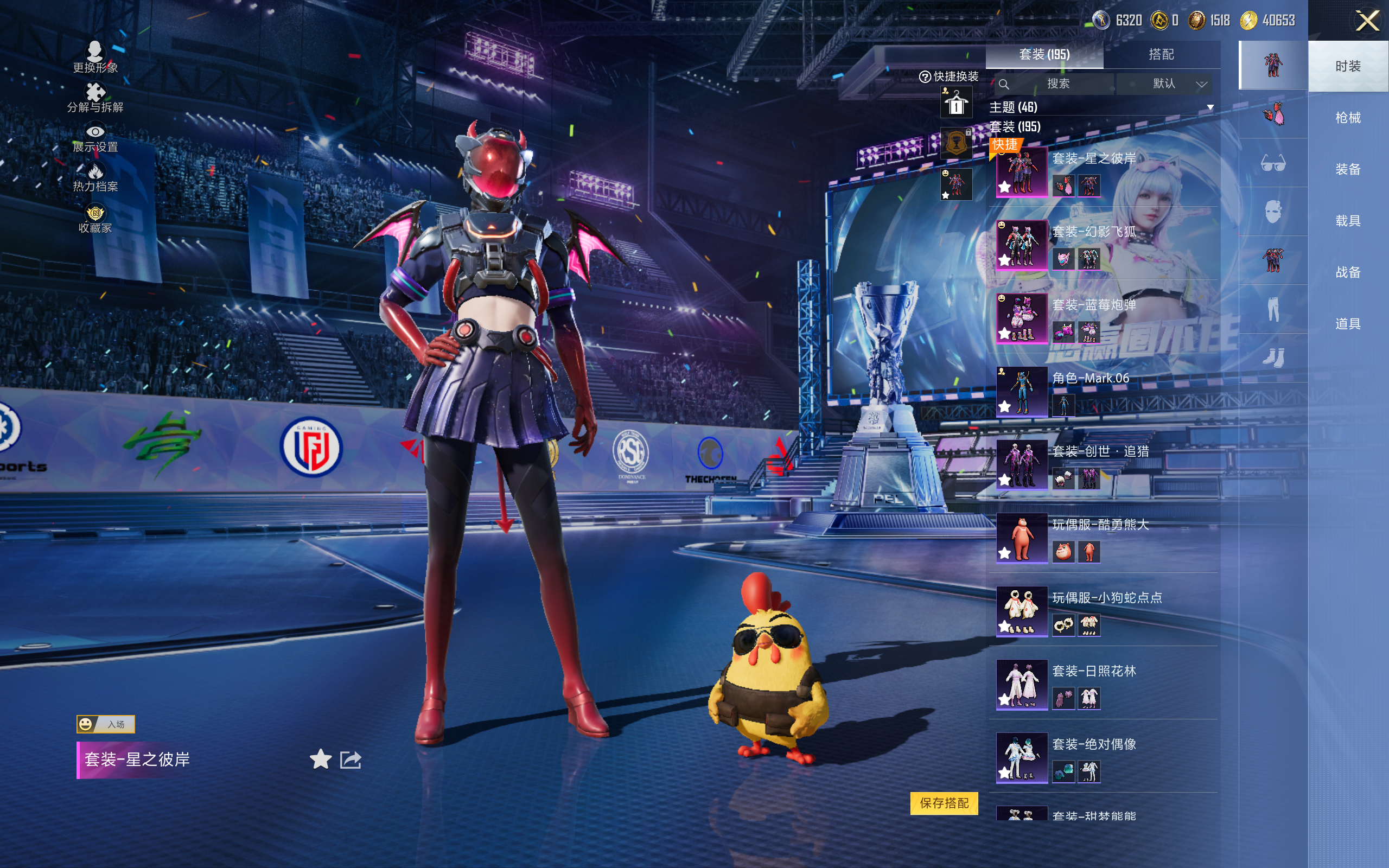The image size is (1389, 868).
Task: Collapse the 主题 (46) section
Action: point(1210,107)
